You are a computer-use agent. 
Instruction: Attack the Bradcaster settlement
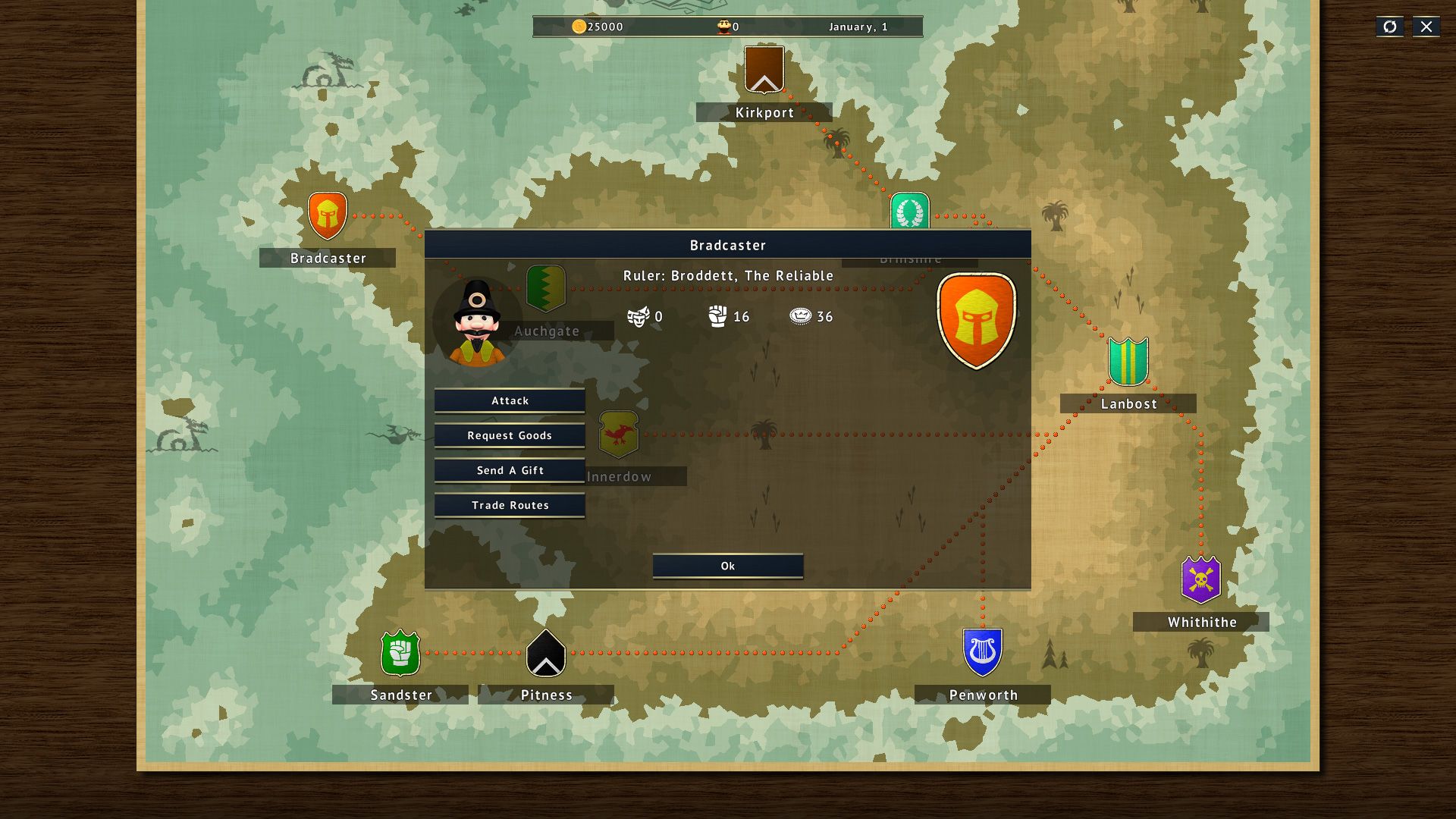[x=510, y=400]
